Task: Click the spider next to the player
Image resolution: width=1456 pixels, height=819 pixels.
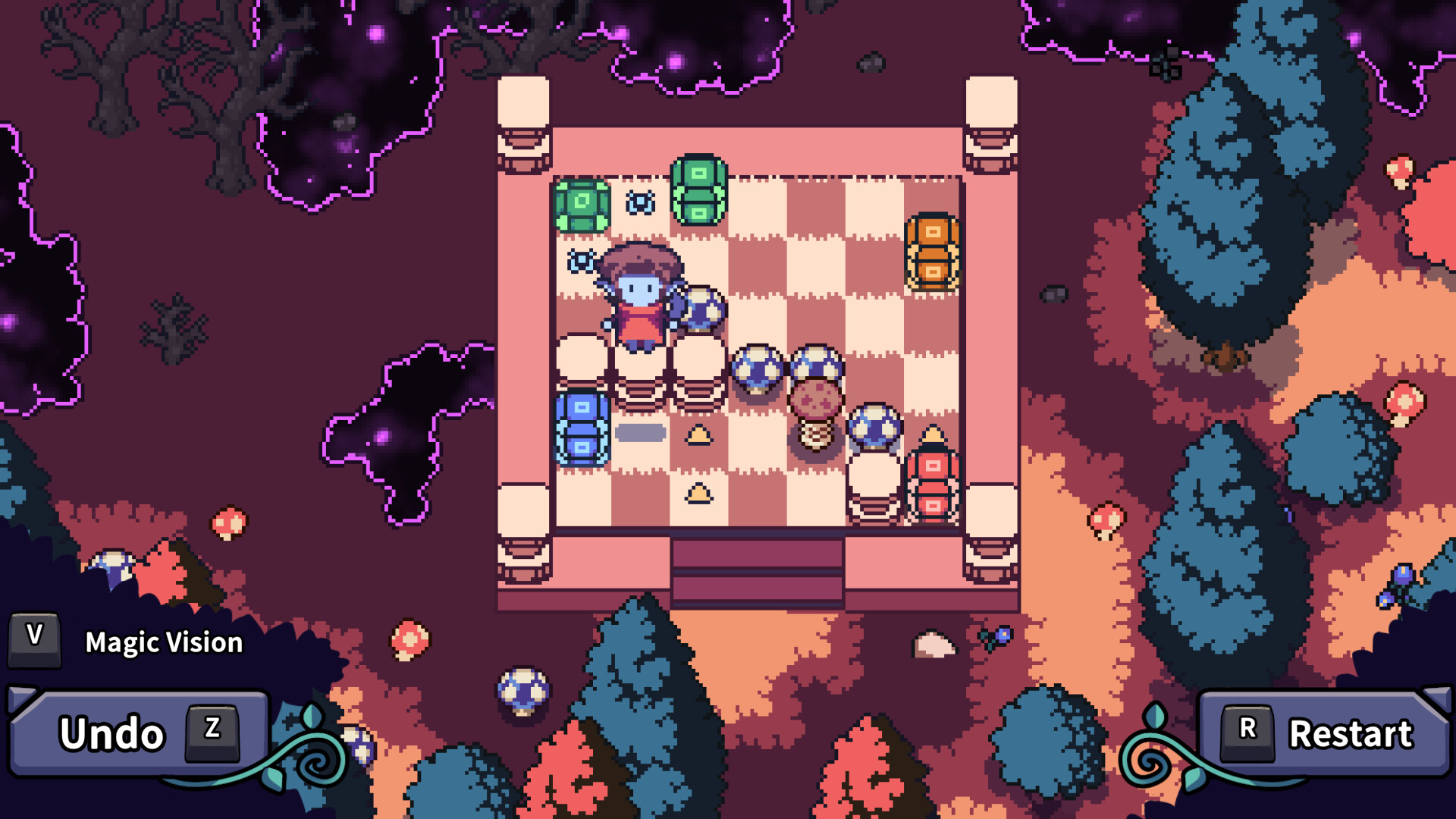Action: pos(580,262)
